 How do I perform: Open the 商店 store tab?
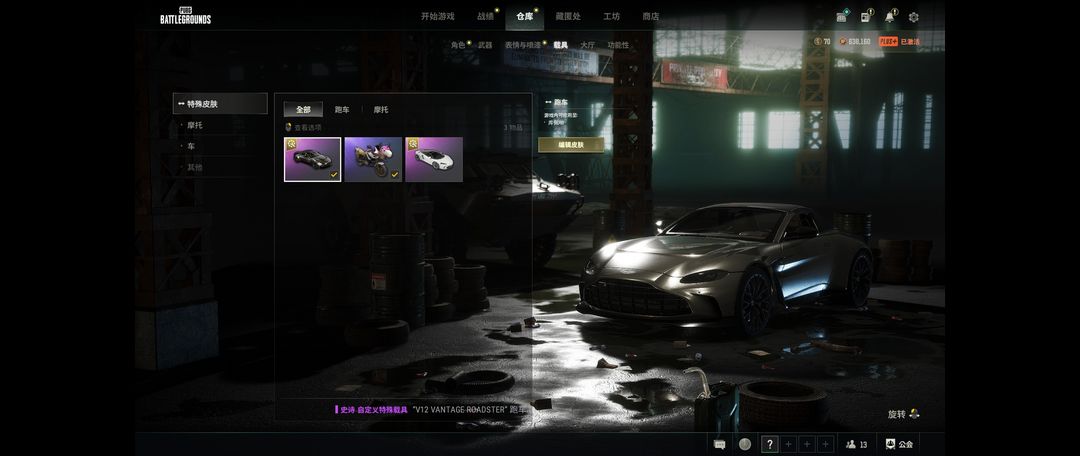point(650,16)
